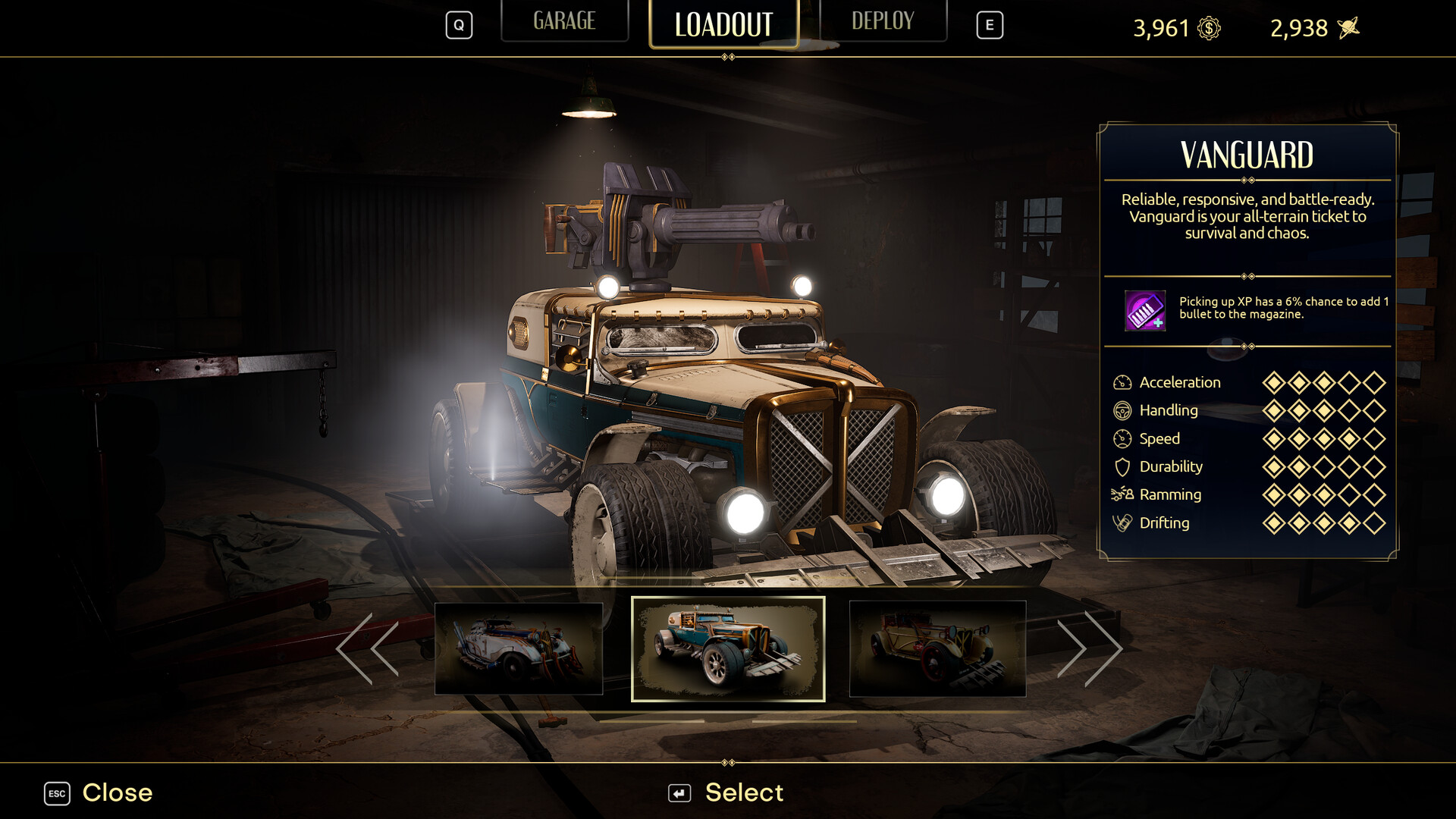Click the purple magazine perk icon
The image size is (1456, 819).
(1144, 310)
